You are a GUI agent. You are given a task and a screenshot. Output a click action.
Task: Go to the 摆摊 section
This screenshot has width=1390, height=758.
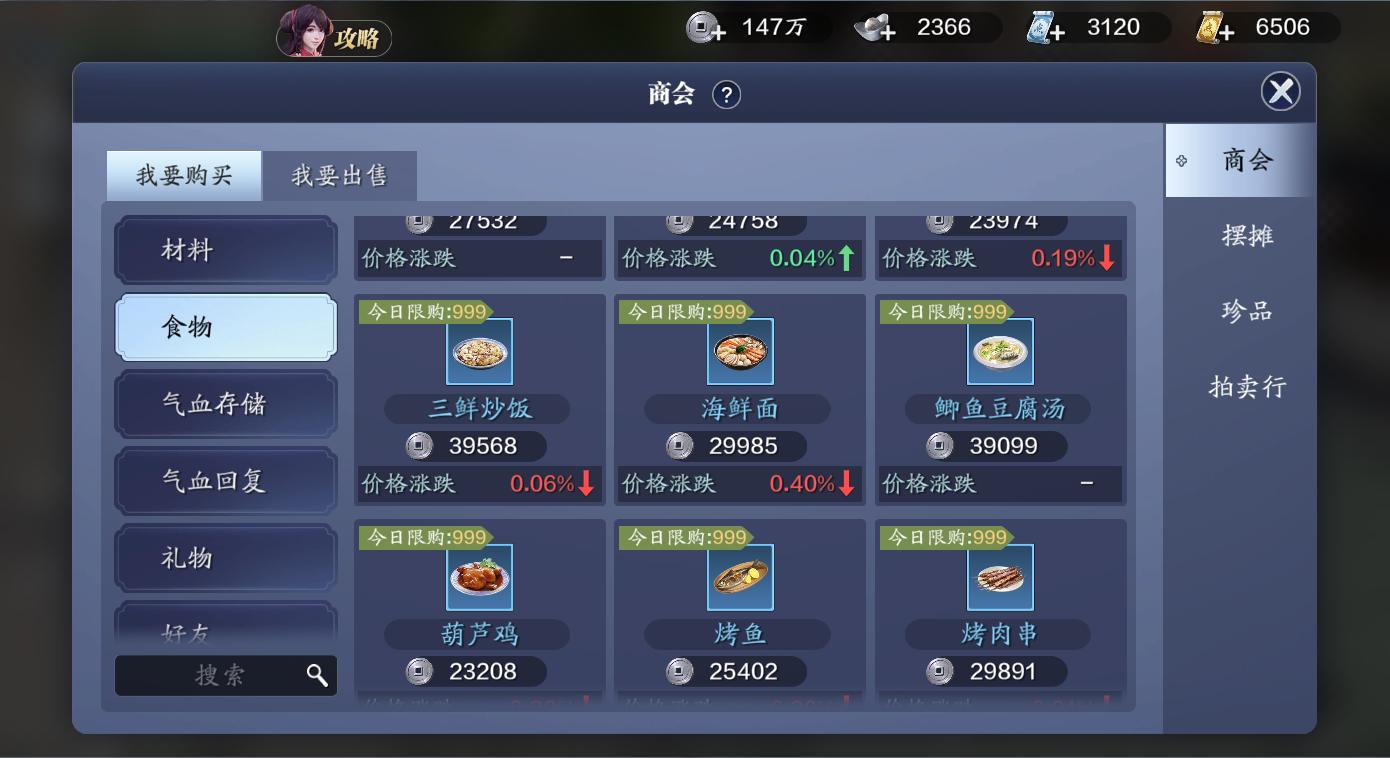tap(1248, 235)
